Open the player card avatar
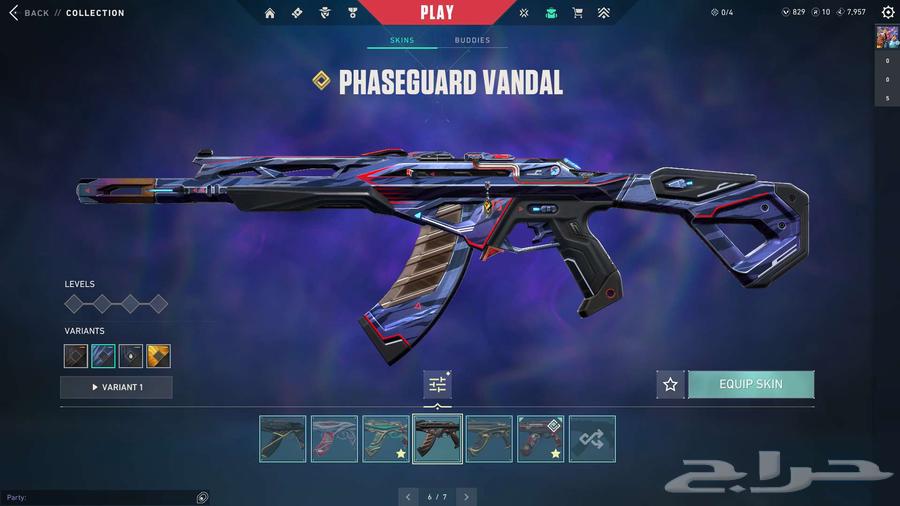 click(886, 37)
